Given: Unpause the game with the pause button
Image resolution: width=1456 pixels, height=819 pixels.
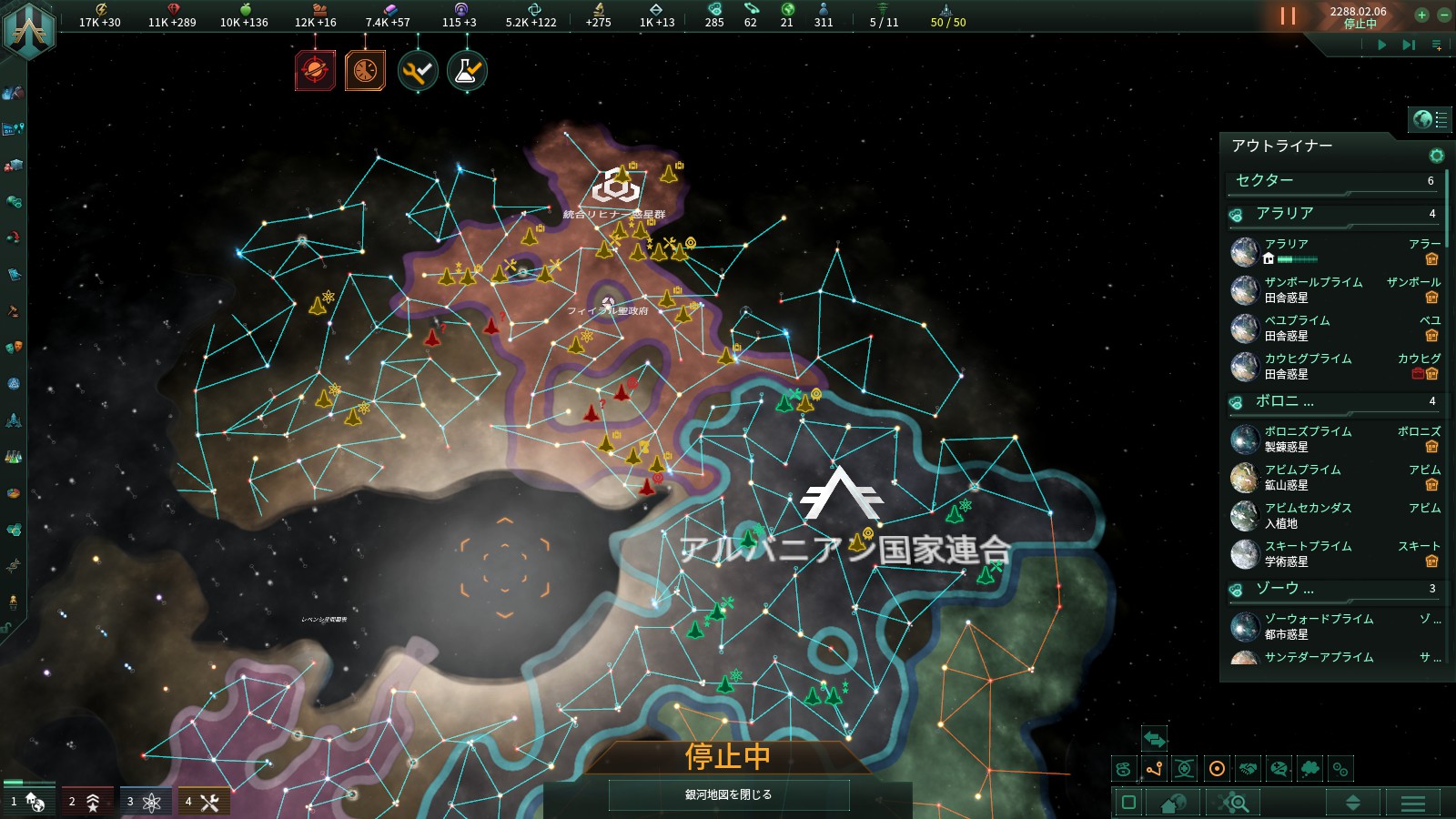Looking at the screenshot, I should pos(1288,15).
